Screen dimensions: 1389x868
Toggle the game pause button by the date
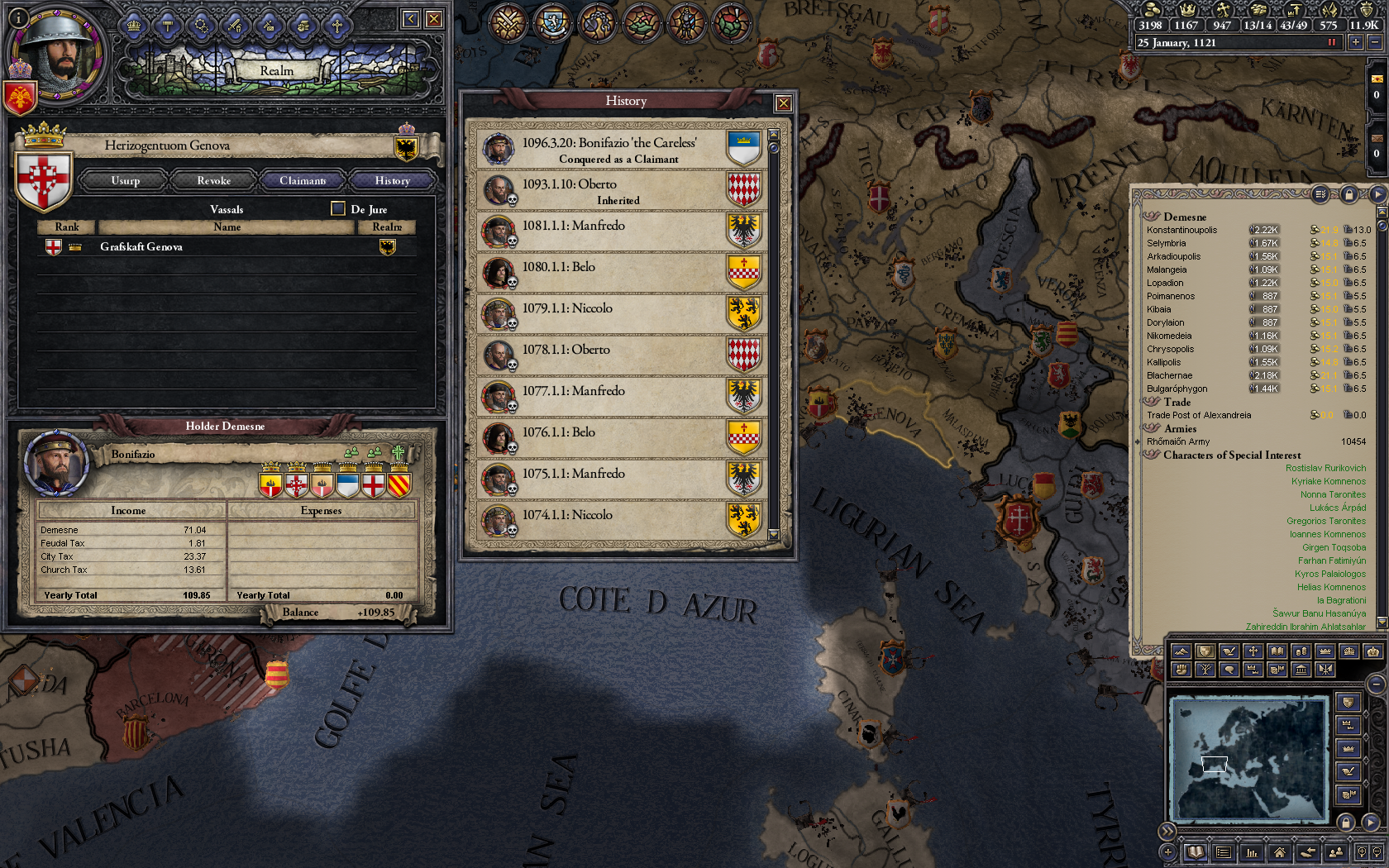[x=1332, y=42]
